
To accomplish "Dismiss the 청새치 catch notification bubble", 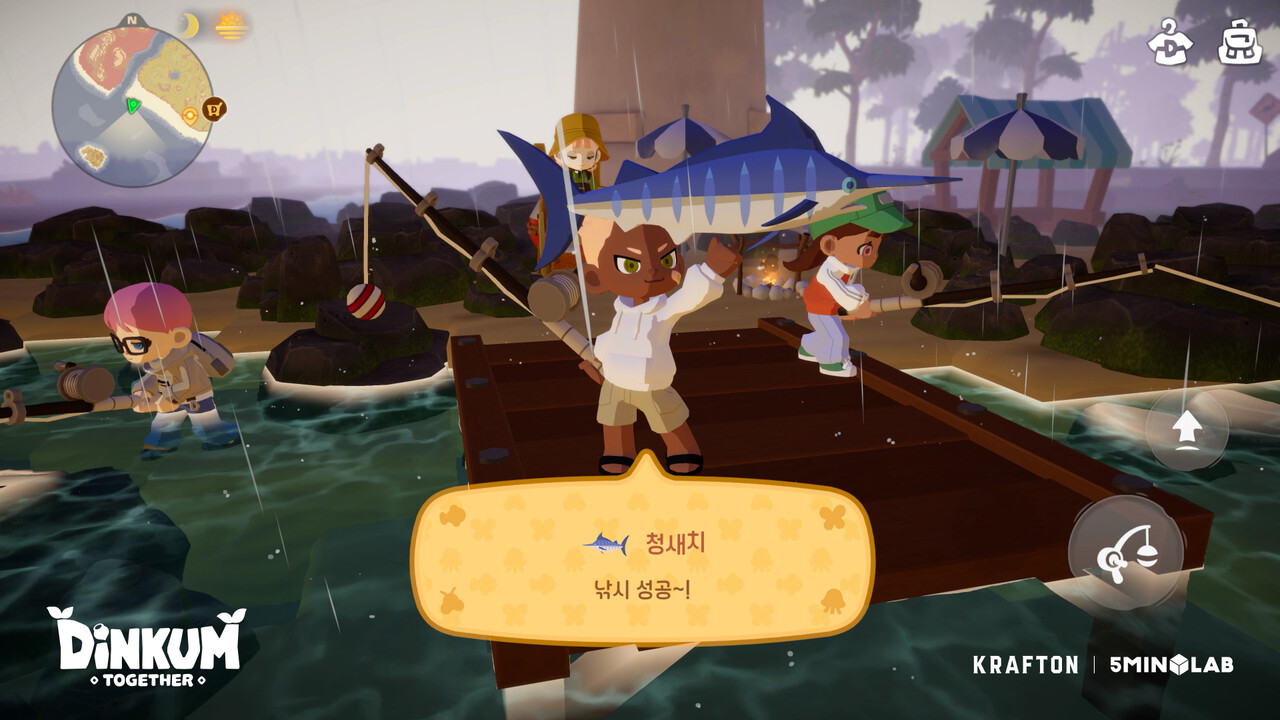I will (x=642, y=563).
